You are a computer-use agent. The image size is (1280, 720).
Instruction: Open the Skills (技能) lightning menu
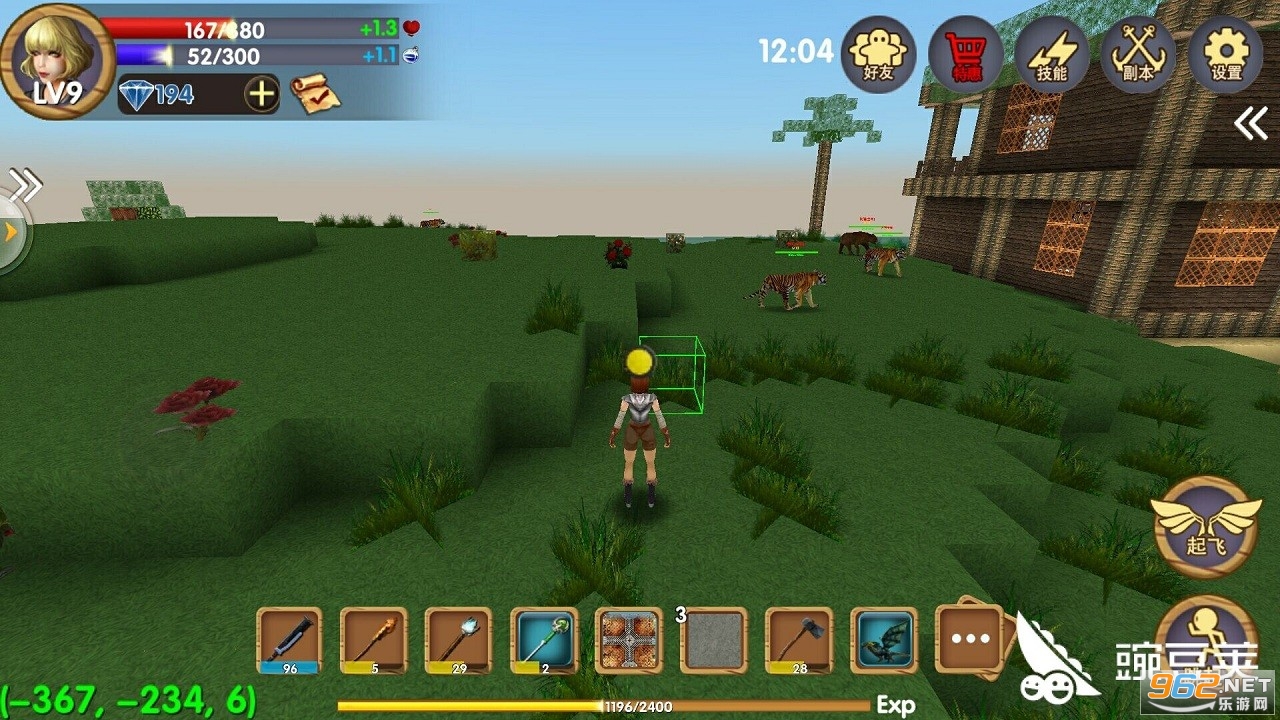[1052, 54]
